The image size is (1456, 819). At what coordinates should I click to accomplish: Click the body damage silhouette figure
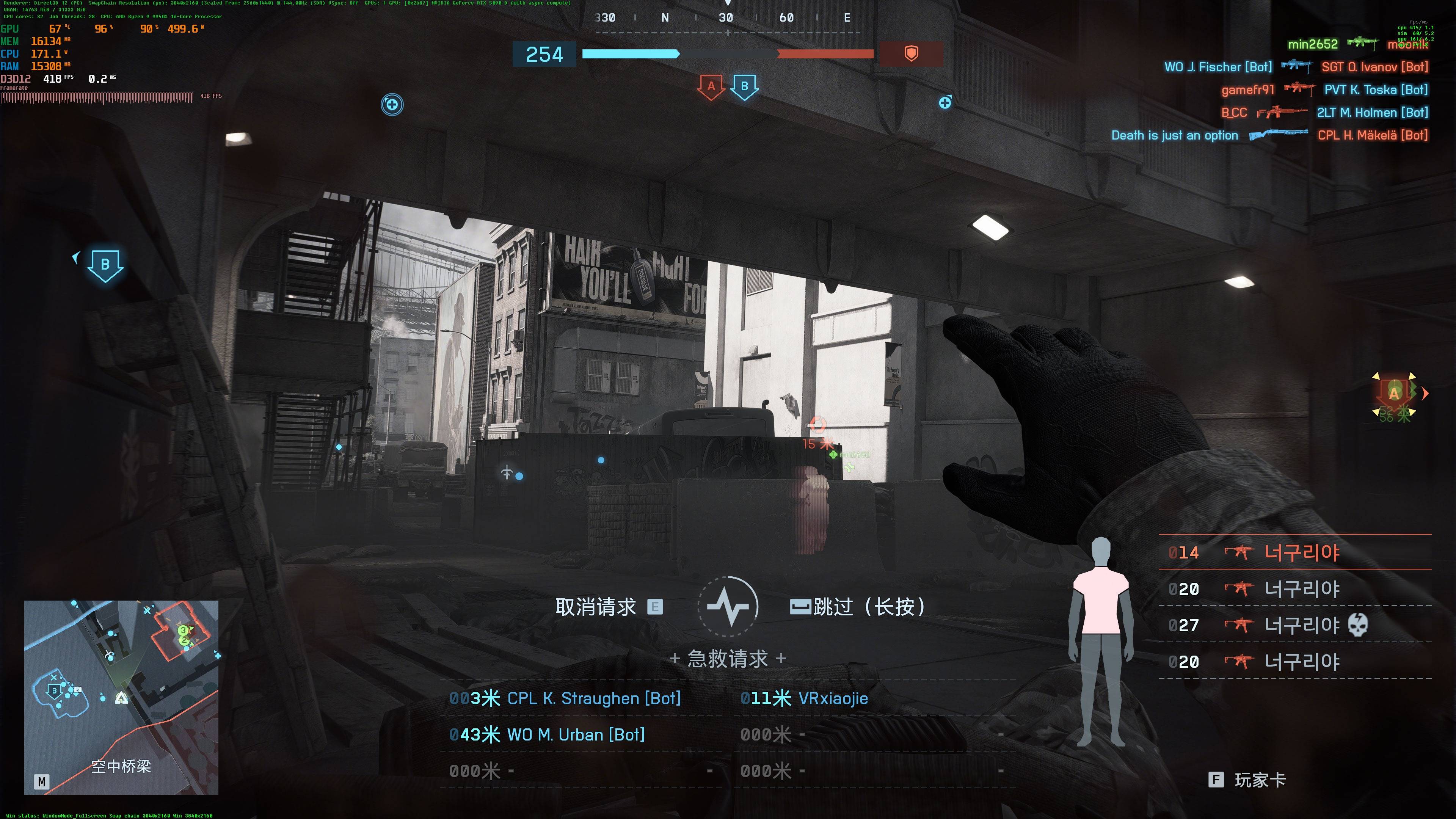(x=1100, y=642)
